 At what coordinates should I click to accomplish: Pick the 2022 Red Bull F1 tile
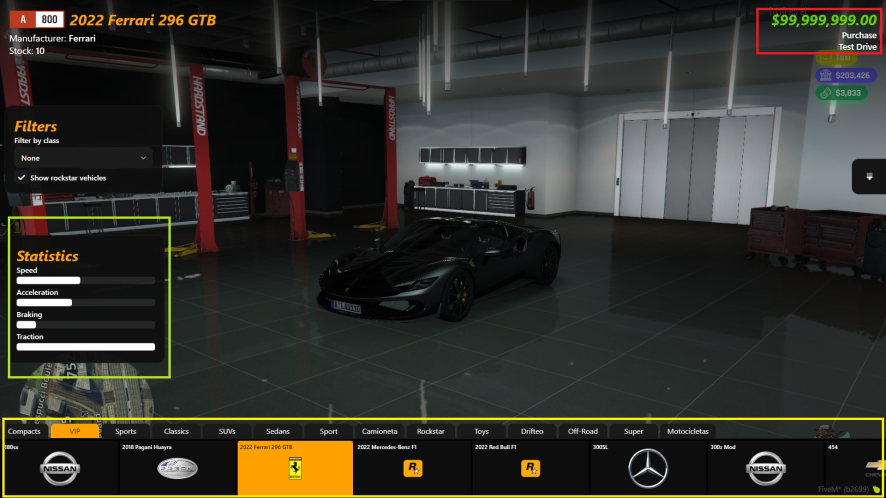coord(530,468)
